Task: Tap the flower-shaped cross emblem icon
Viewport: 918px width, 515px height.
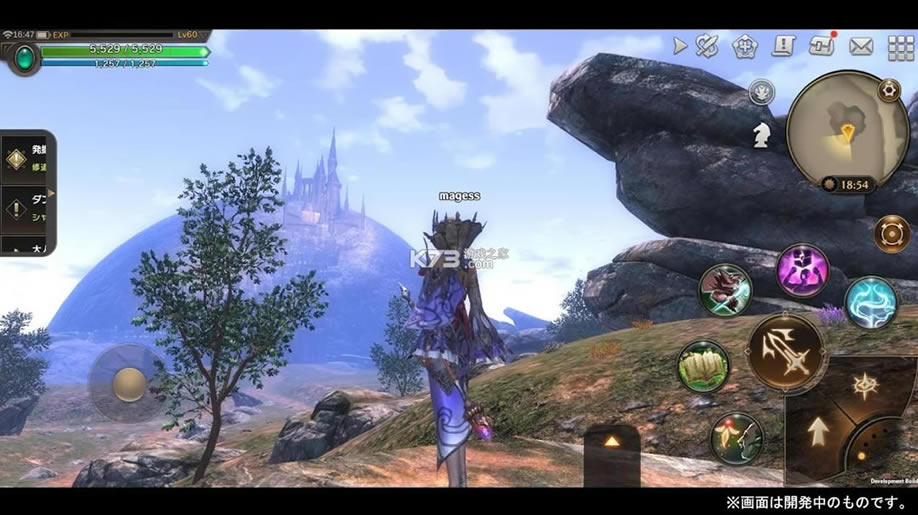Action: (744, 46)
